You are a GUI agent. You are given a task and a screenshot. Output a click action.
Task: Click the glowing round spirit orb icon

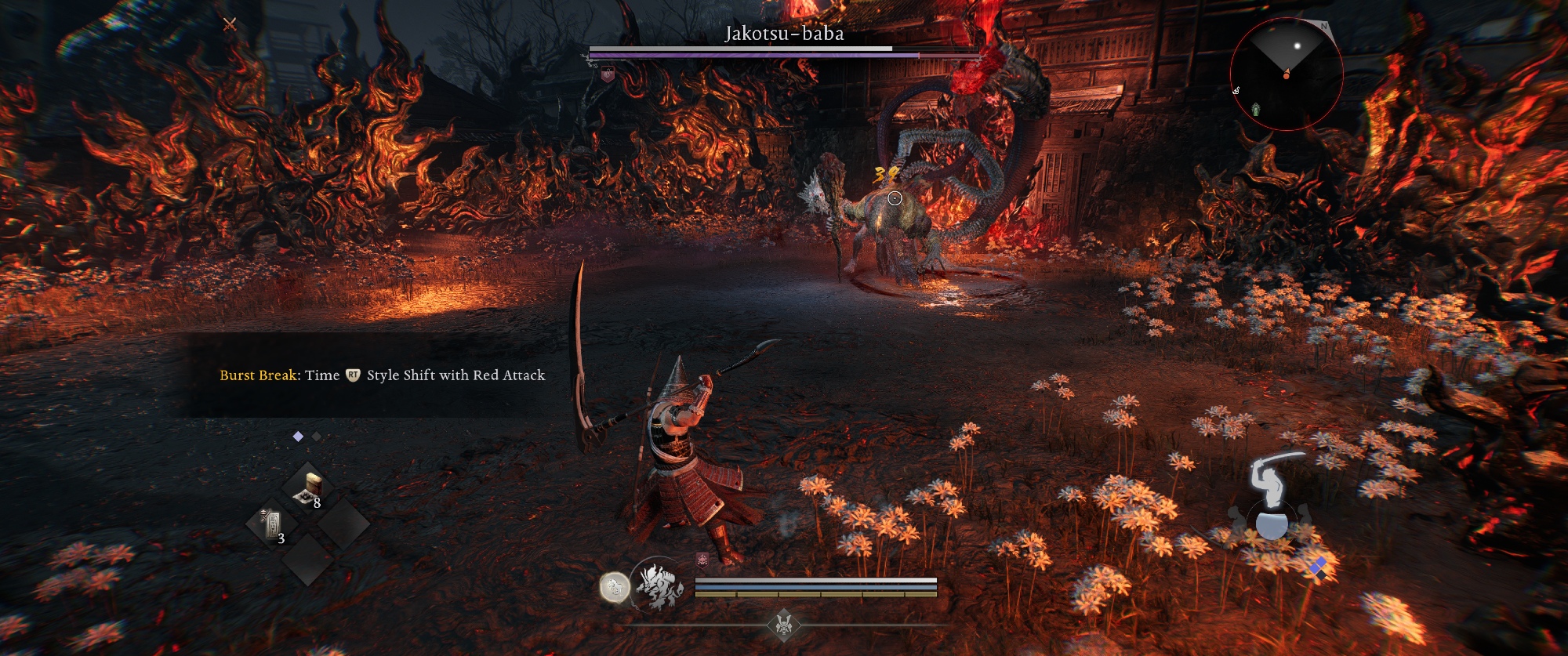(615, 586)
